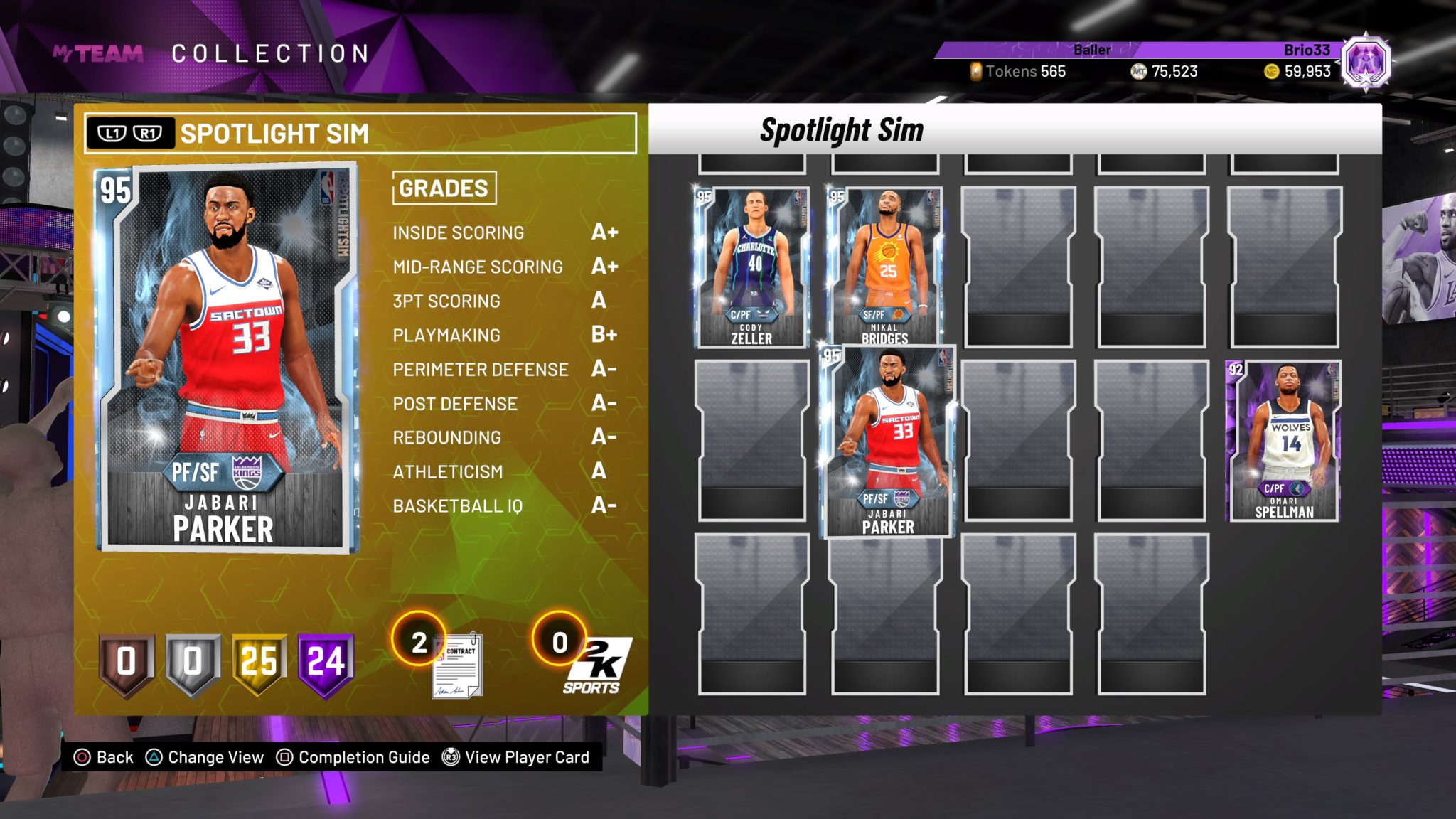Open the Completion Guide
Image resolution: width=1456 pixels, height=819 pixels.
tap(353, 757)
